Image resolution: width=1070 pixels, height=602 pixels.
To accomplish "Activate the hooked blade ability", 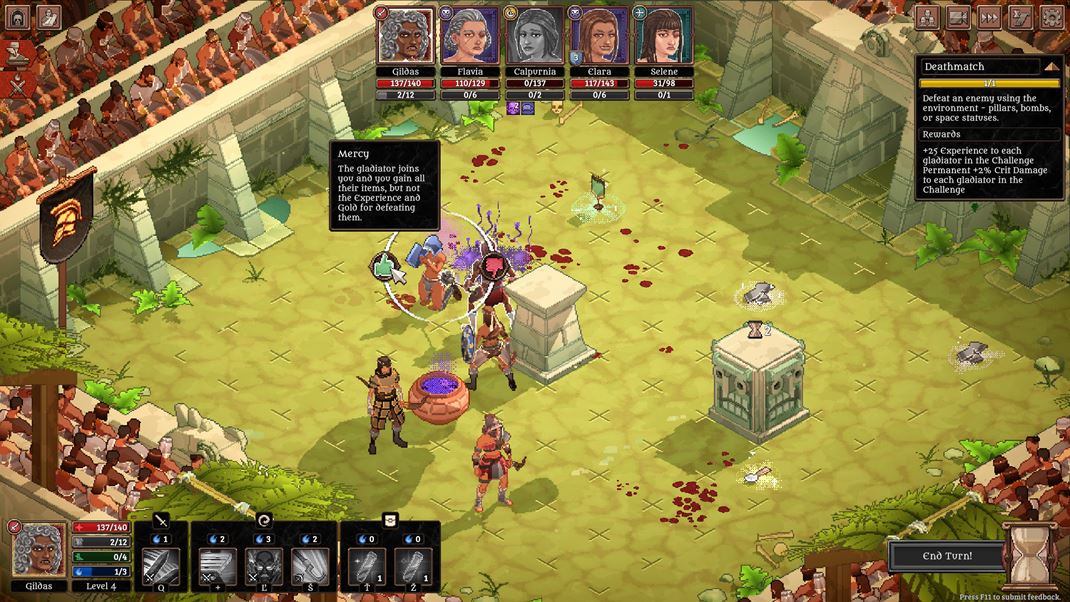I will pyautogui.click(x=310, y=567).
